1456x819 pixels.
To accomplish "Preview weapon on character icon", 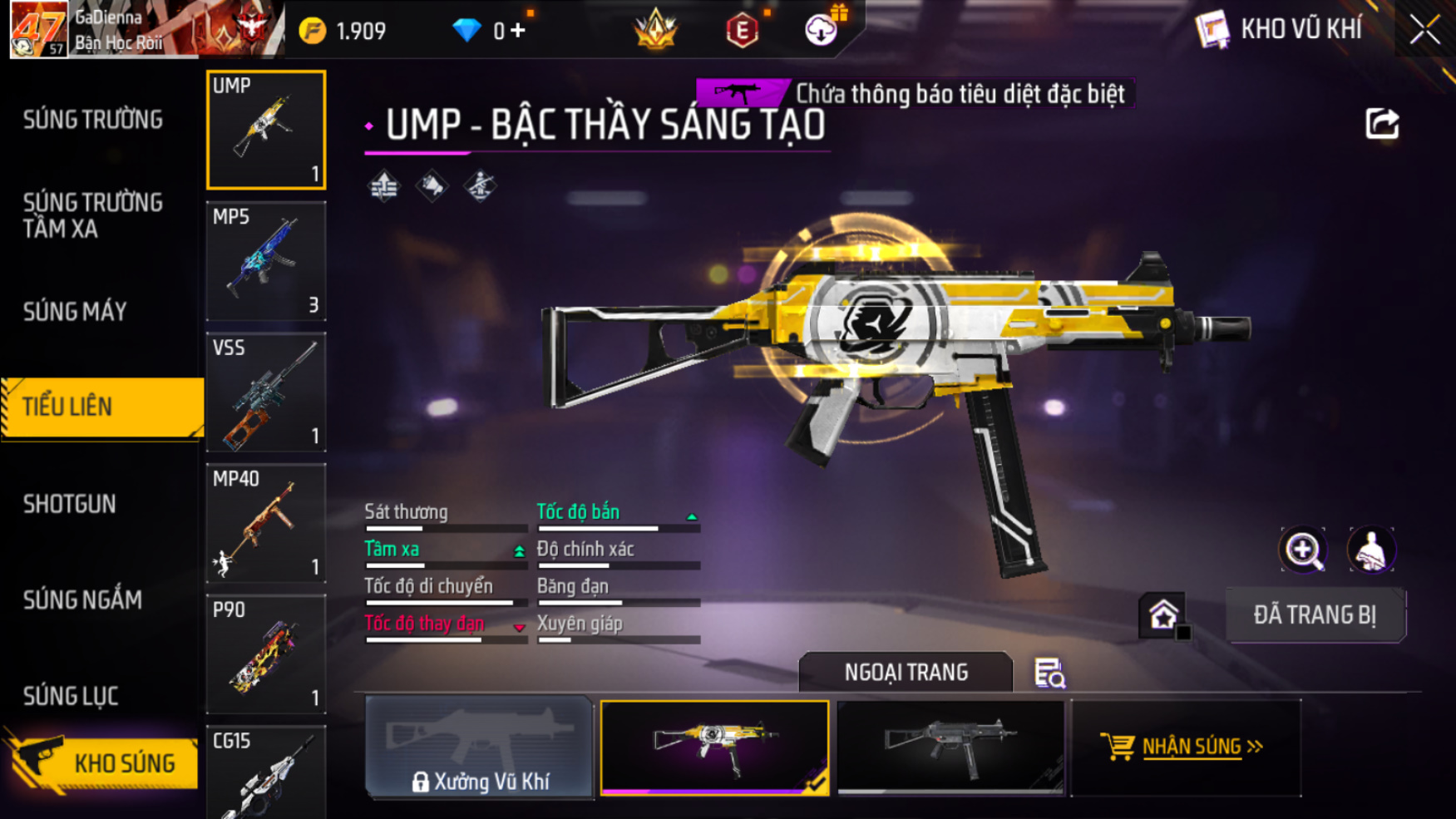I will [1371, 550].
